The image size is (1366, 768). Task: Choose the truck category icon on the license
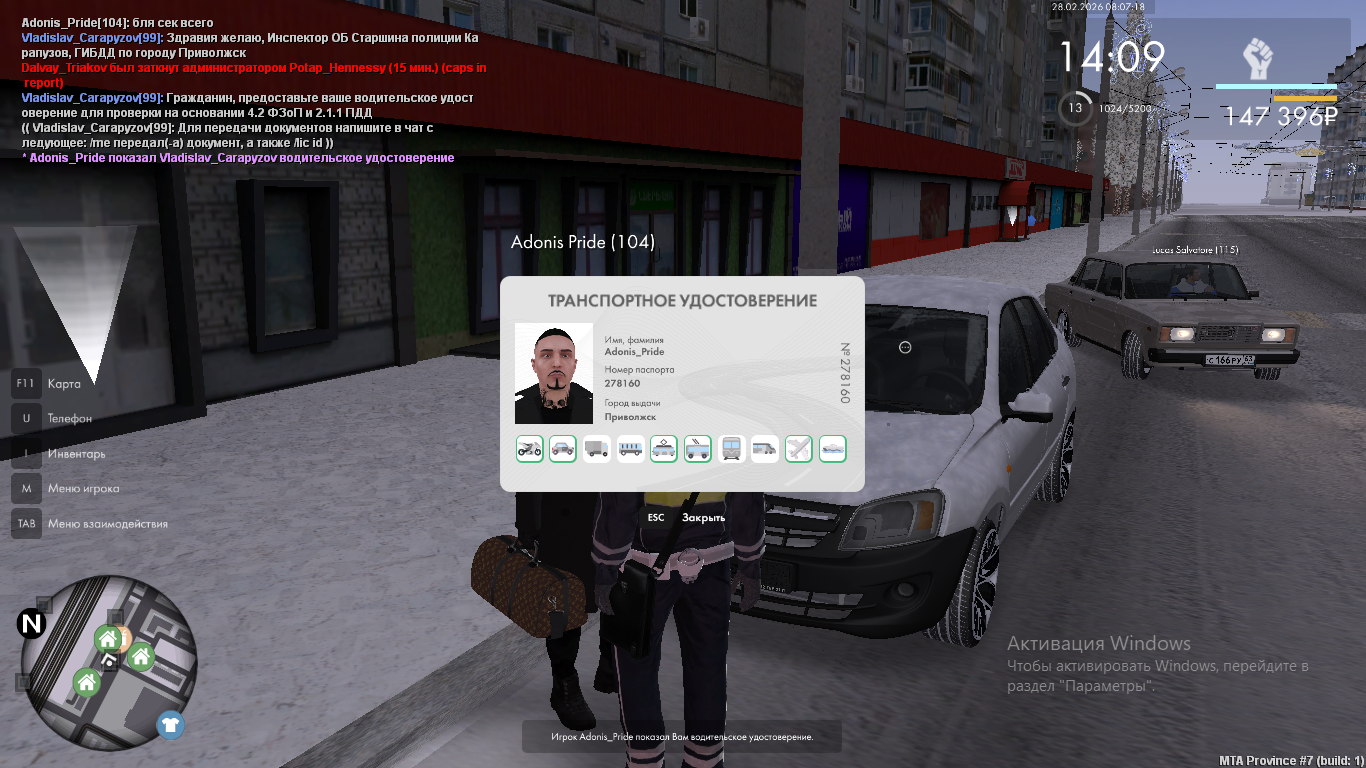click(x=597, y=449)
